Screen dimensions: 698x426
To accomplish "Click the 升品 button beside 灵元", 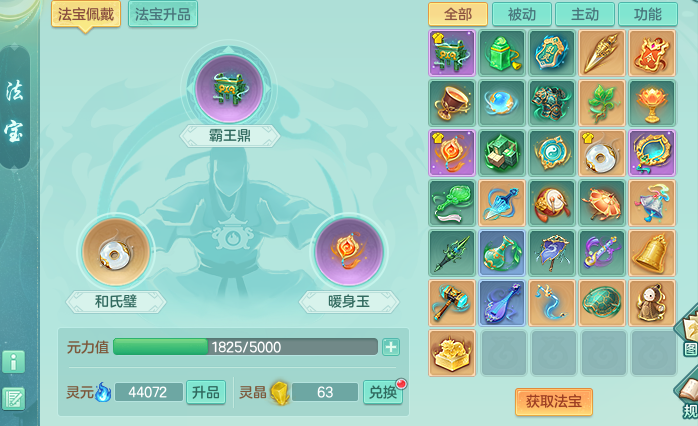I will click(206, 392).
